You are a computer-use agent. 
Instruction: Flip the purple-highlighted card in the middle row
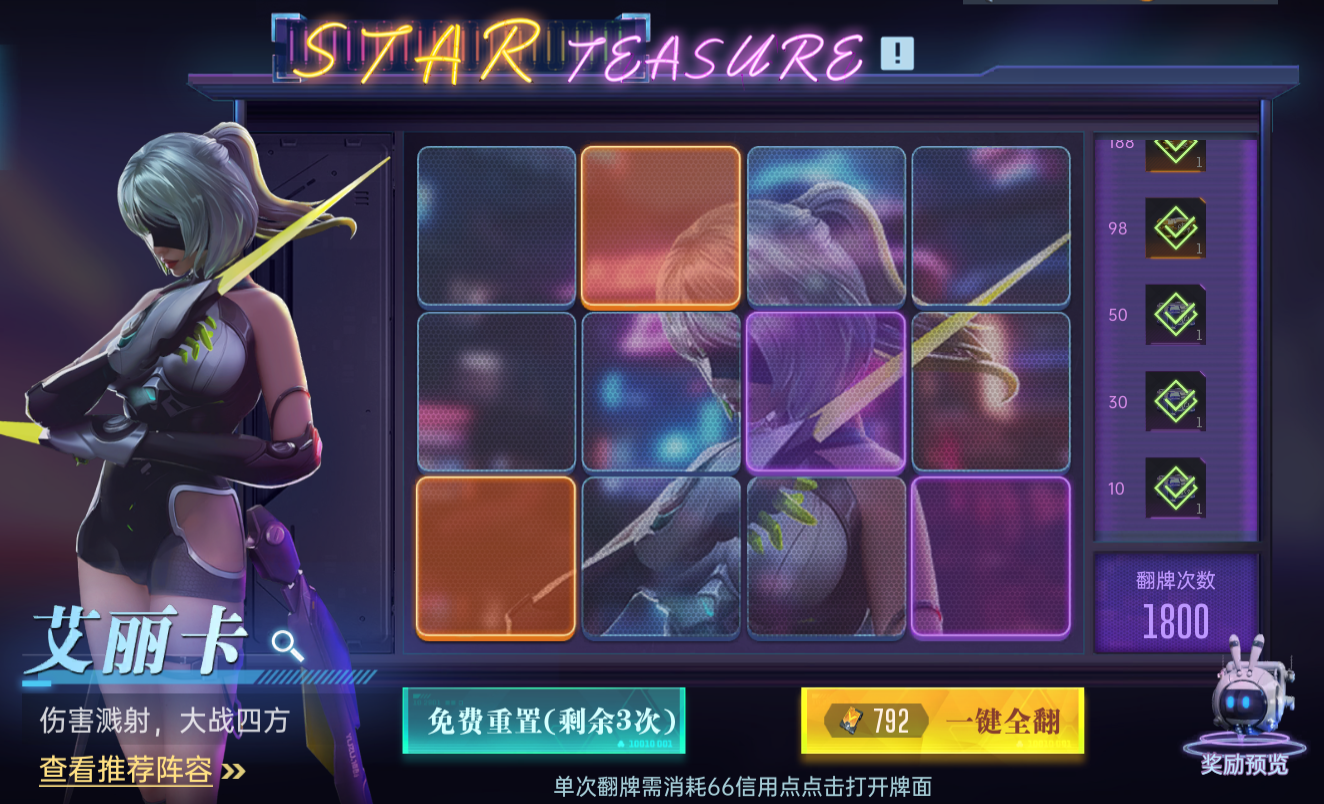[825, 392]
